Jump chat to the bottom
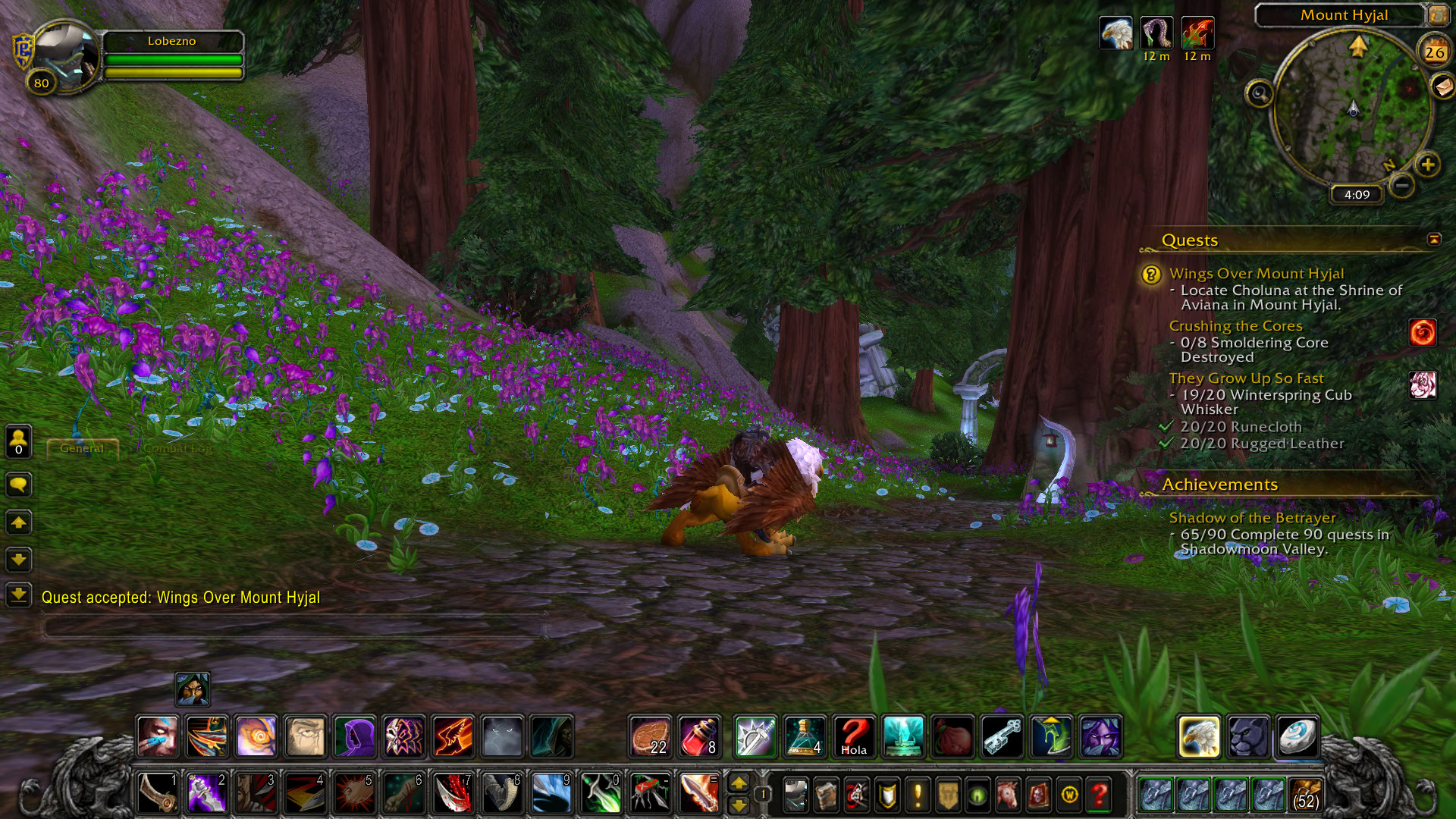Image resolution: width=1456 pixels, height=819 pixels. (x=19, y=595)
